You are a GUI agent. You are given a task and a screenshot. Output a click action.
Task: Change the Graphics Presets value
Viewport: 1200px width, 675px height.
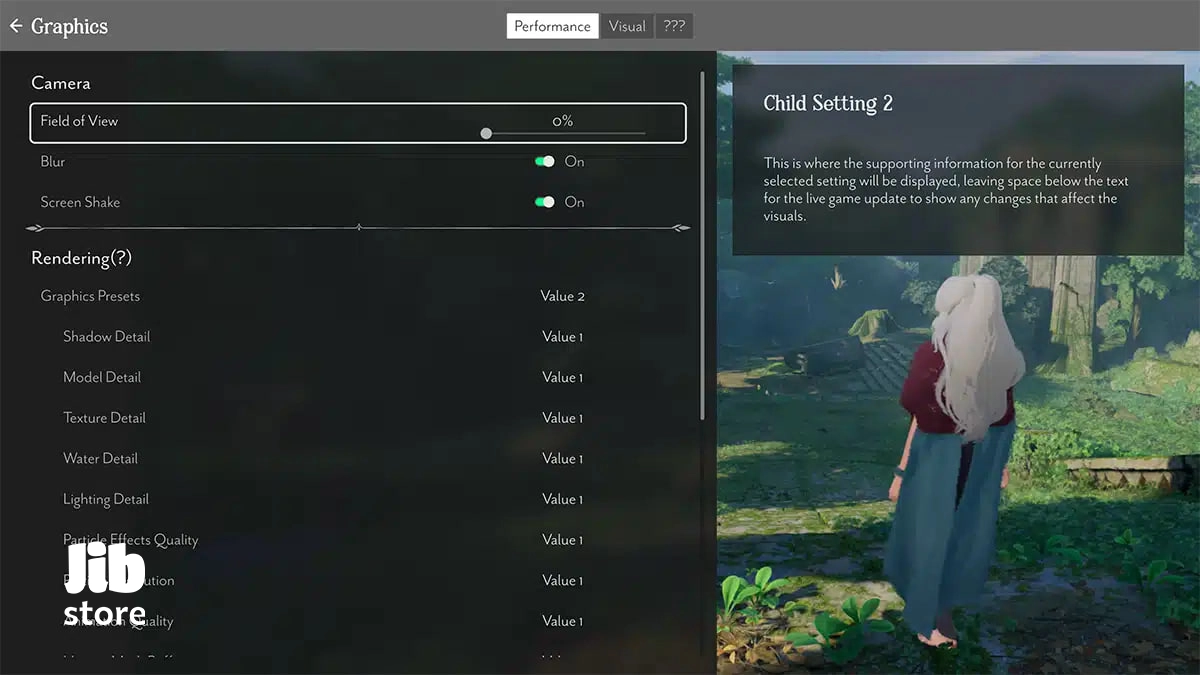tap(562, 296)
